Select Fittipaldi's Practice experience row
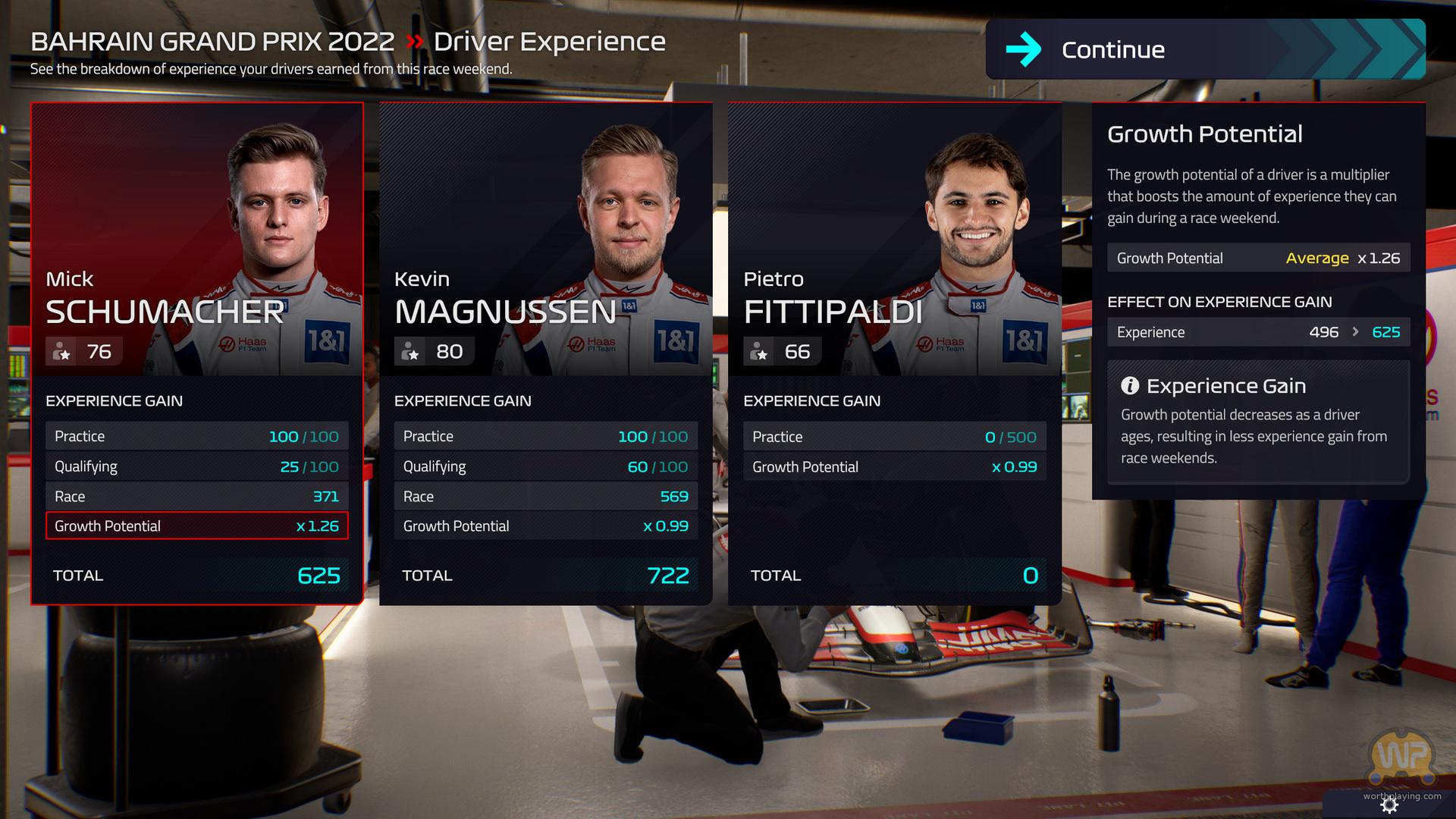1456x819 pixels. tap(894, 437)
